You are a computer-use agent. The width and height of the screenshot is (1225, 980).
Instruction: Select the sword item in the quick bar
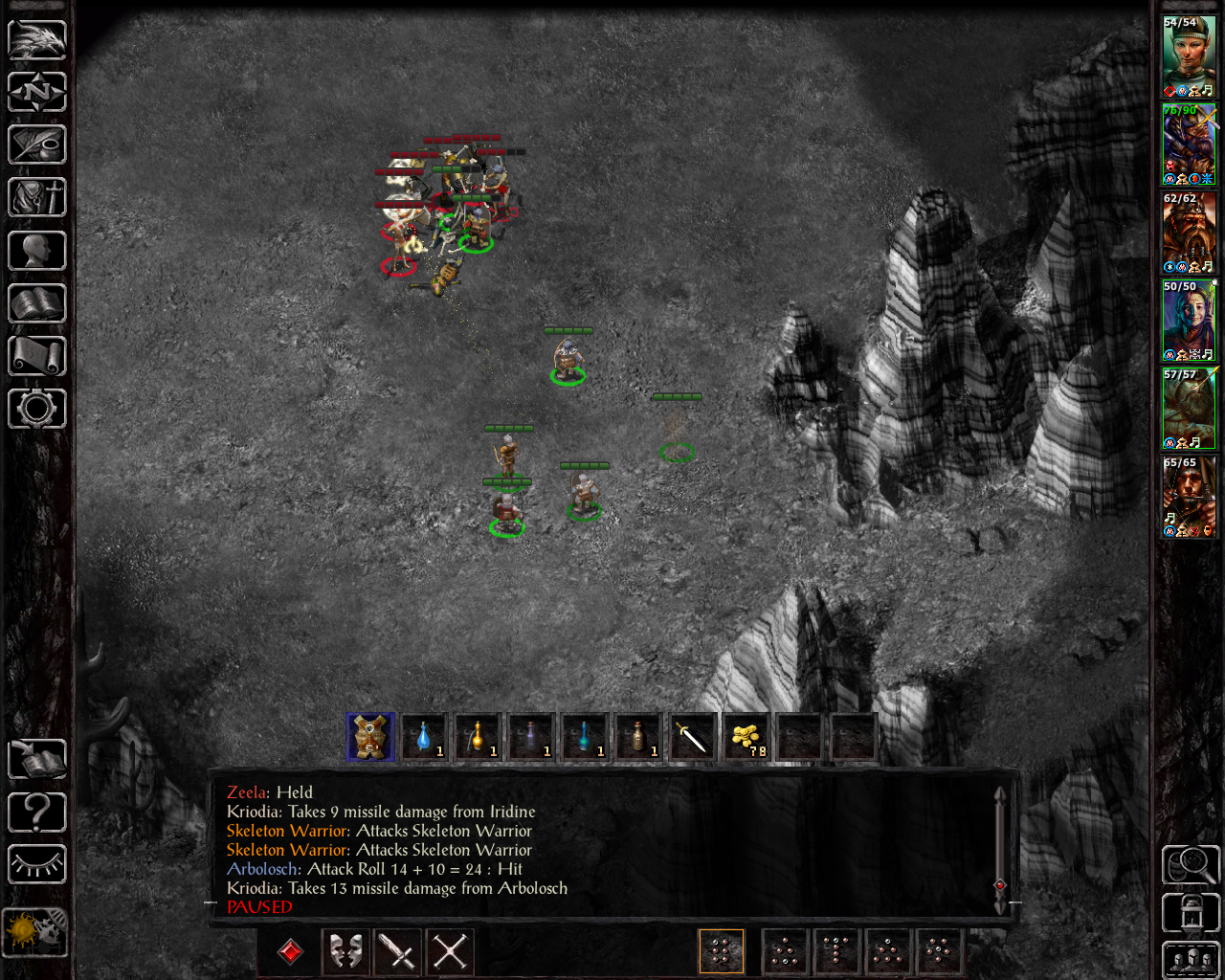(693, 737)
